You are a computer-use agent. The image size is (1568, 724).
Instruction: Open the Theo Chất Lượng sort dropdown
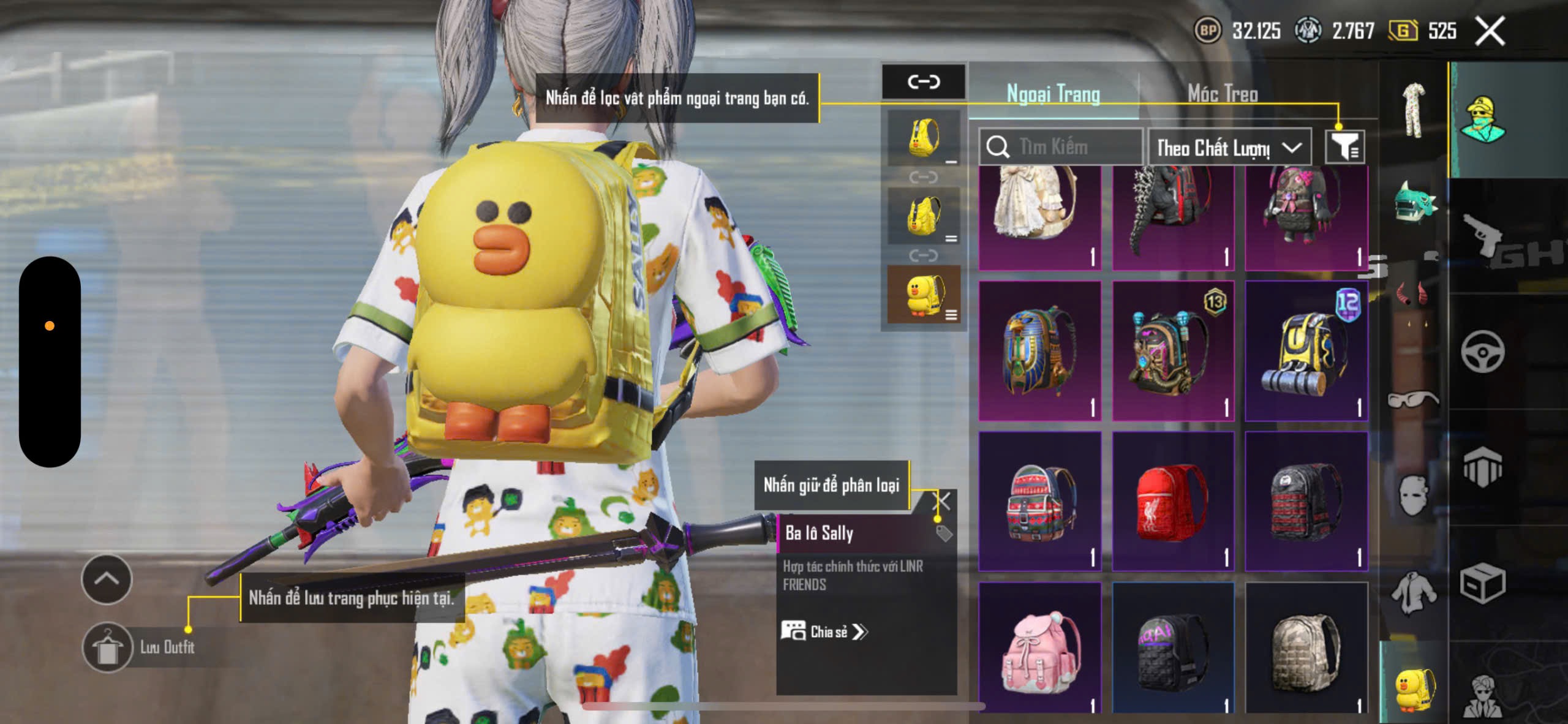pos(1229,148)
